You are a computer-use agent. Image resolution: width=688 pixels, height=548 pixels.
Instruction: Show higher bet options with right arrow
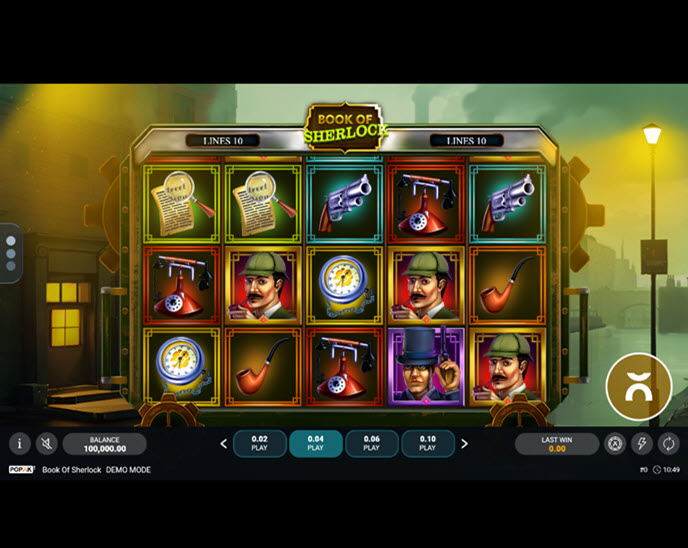click(464, 444)
